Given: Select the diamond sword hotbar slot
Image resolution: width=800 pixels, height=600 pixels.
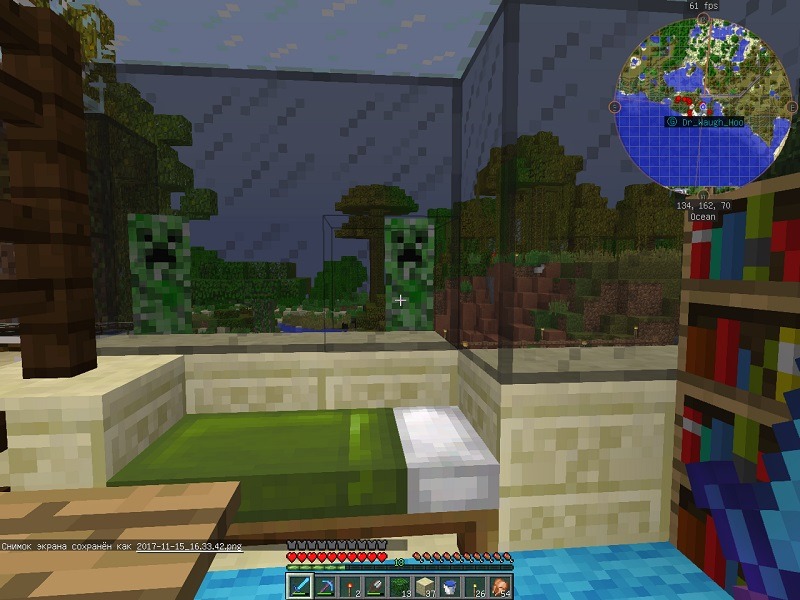Looking at the screenshot, I should point(299,585).
